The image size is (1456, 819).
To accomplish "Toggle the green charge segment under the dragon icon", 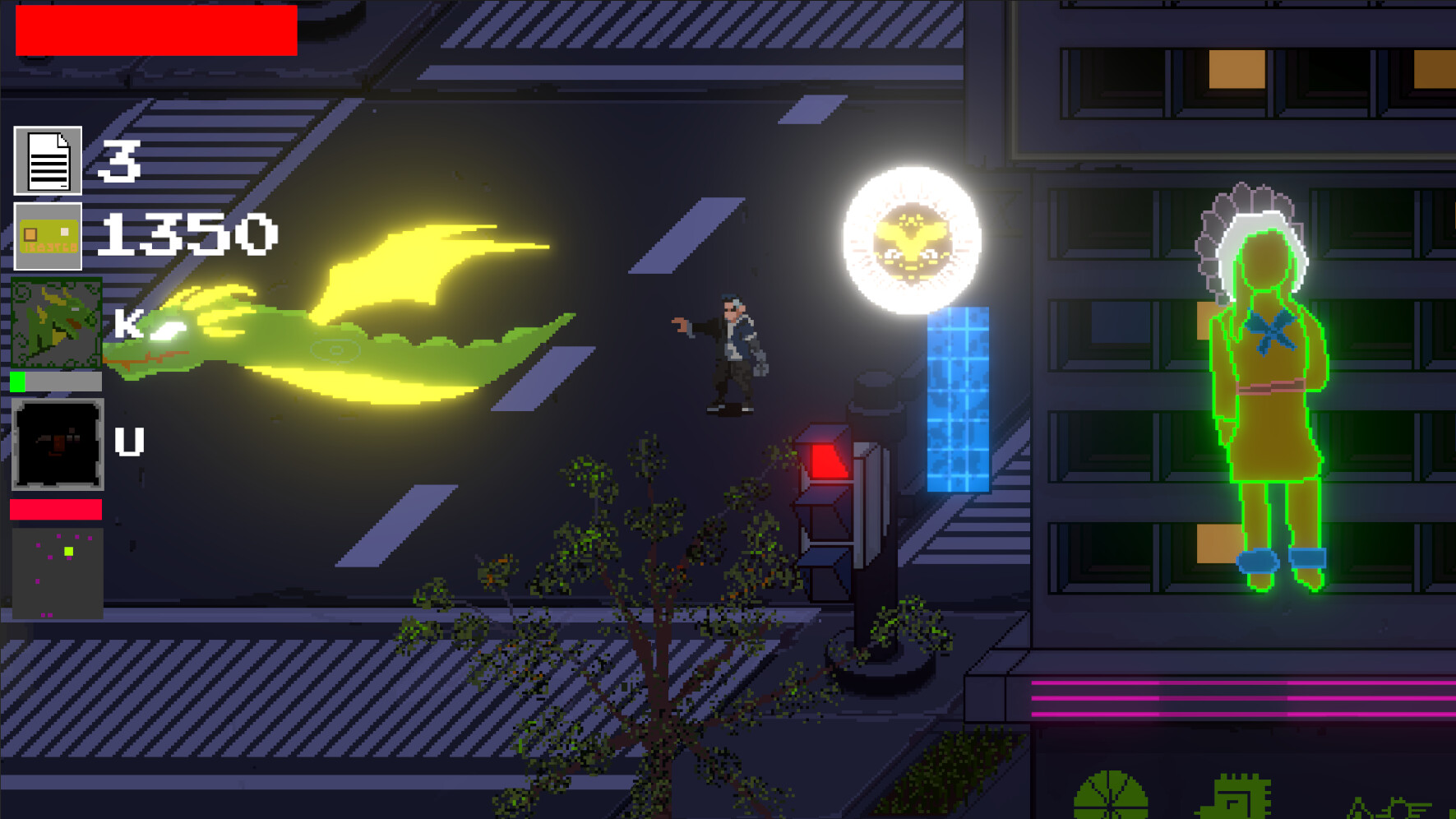I will [17, 382].
